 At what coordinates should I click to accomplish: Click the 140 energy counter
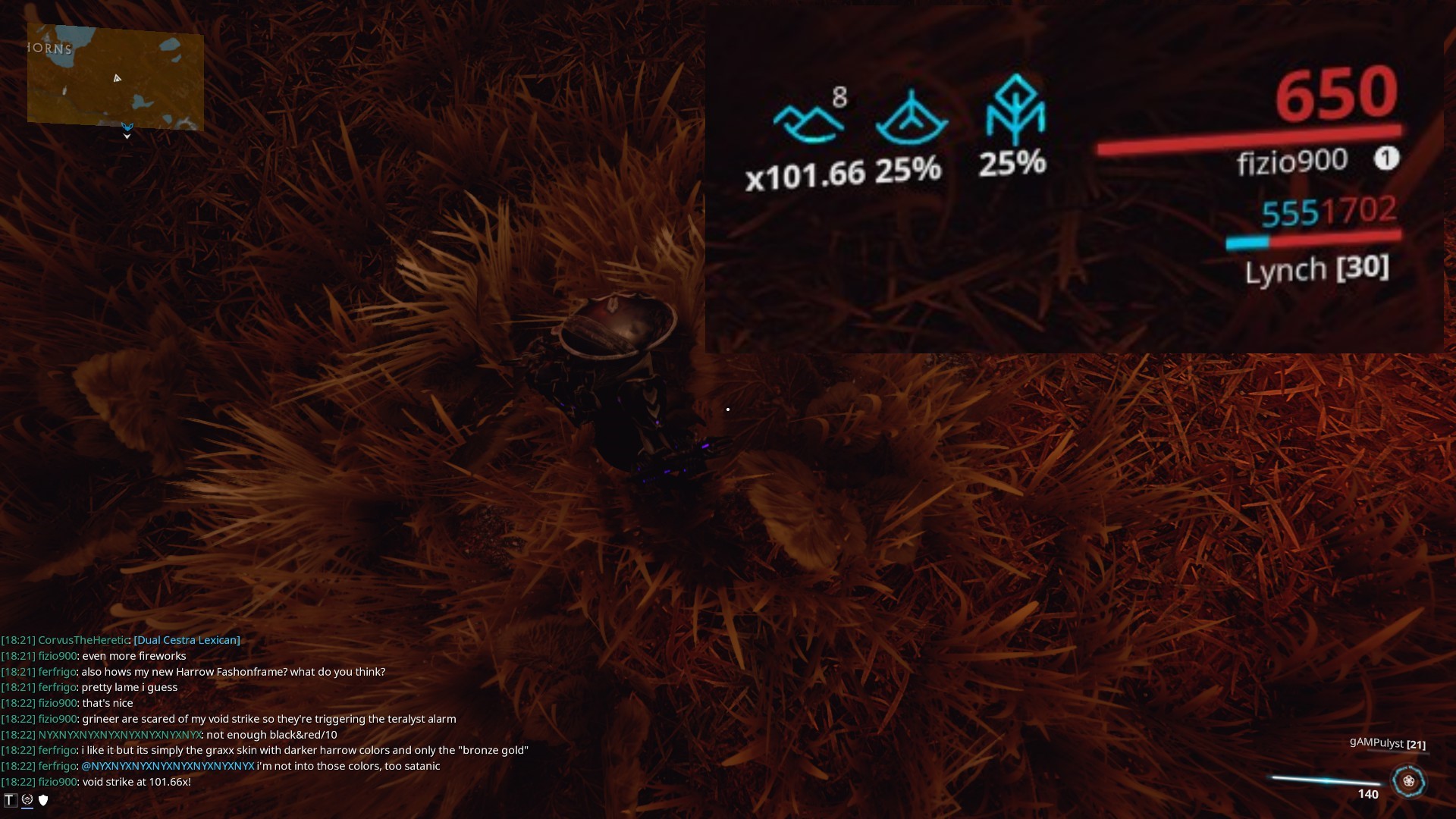(x=1367, y=794)
